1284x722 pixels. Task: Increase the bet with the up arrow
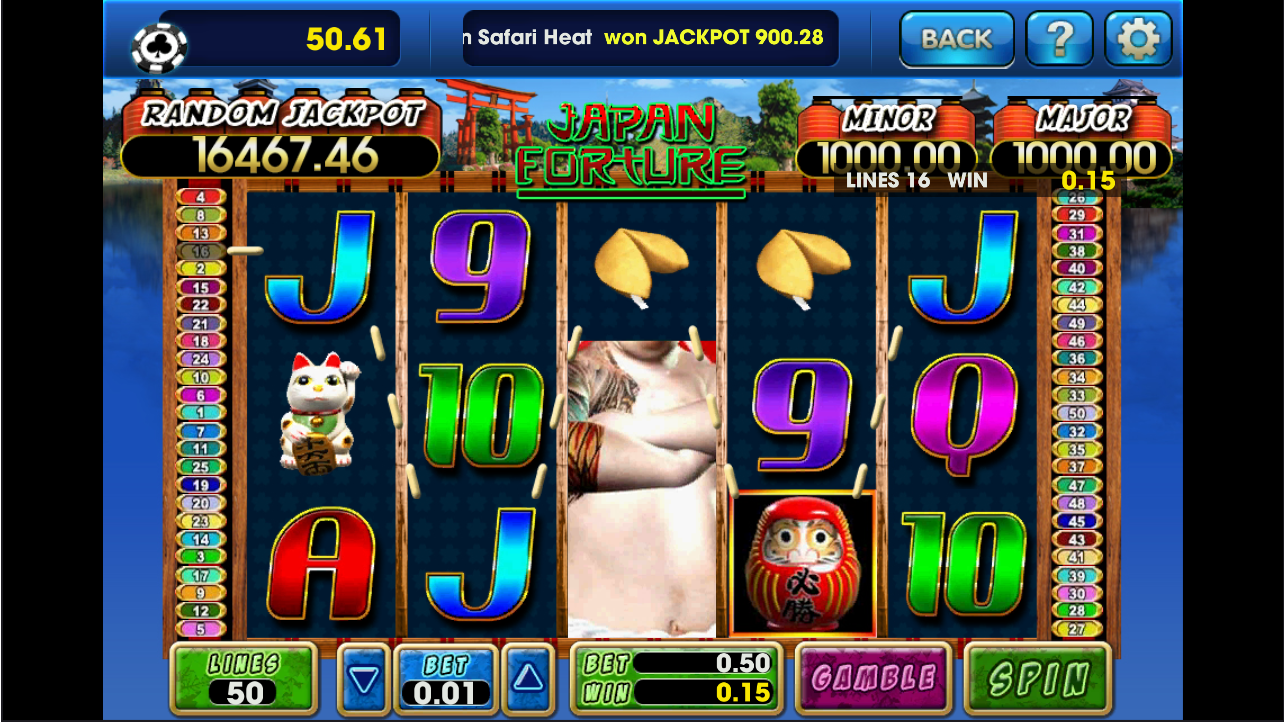pos(527,679)
